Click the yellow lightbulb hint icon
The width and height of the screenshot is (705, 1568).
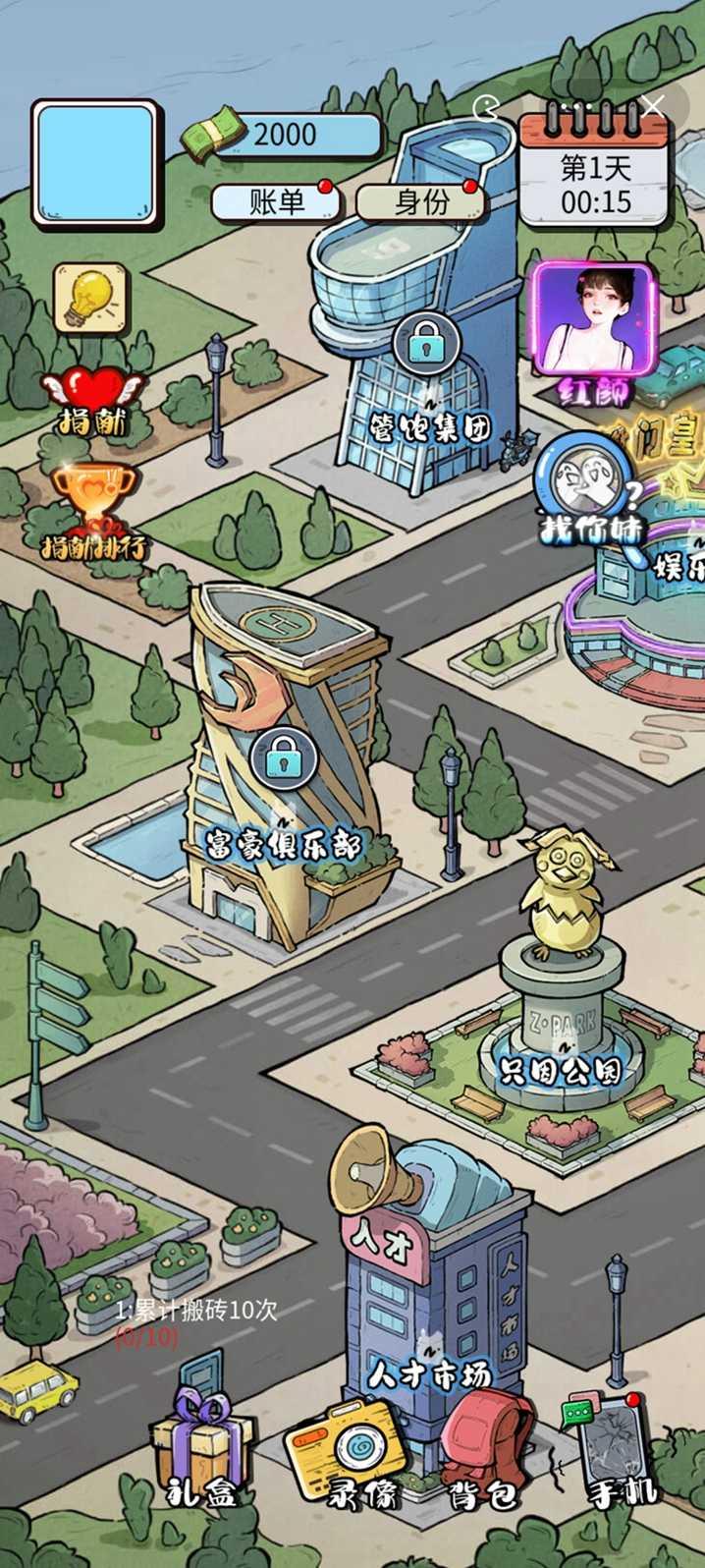point(90,298)
